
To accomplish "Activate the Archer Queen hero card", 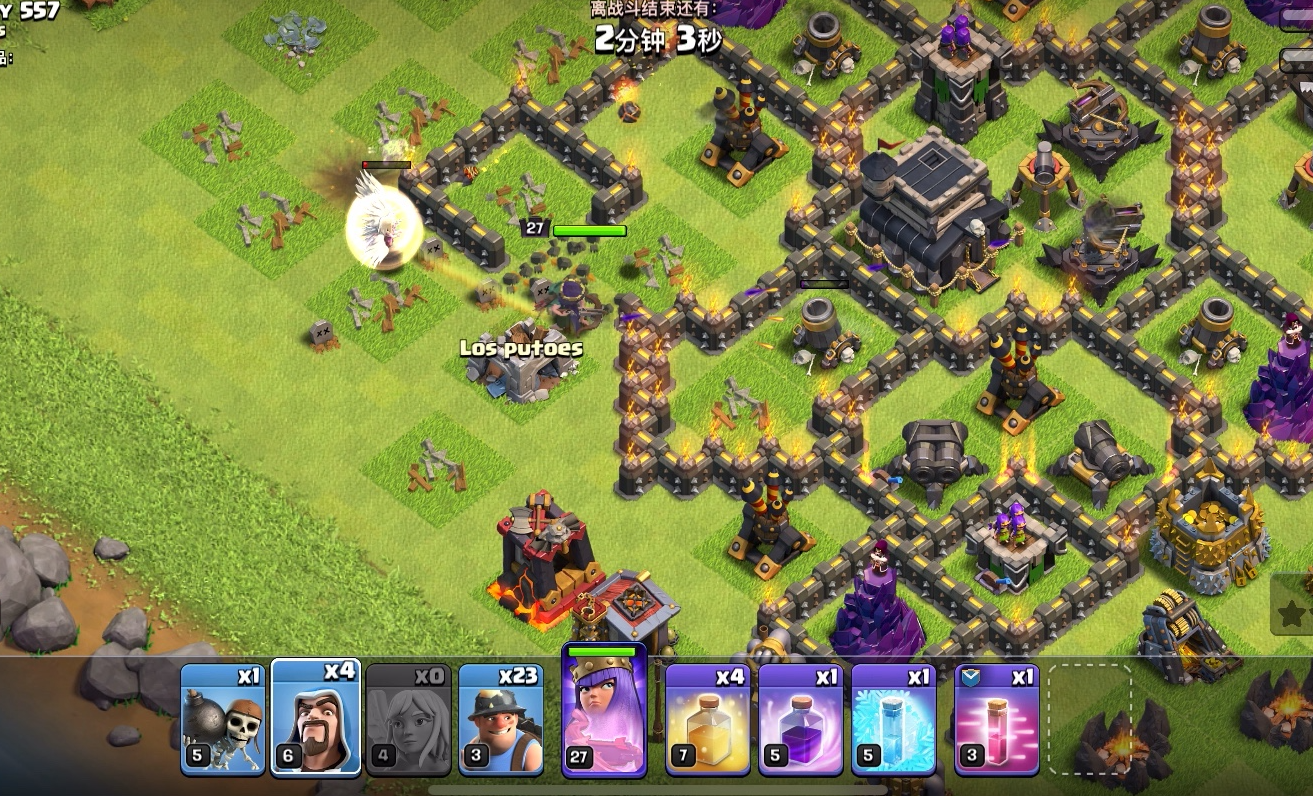I will [604, 712].
